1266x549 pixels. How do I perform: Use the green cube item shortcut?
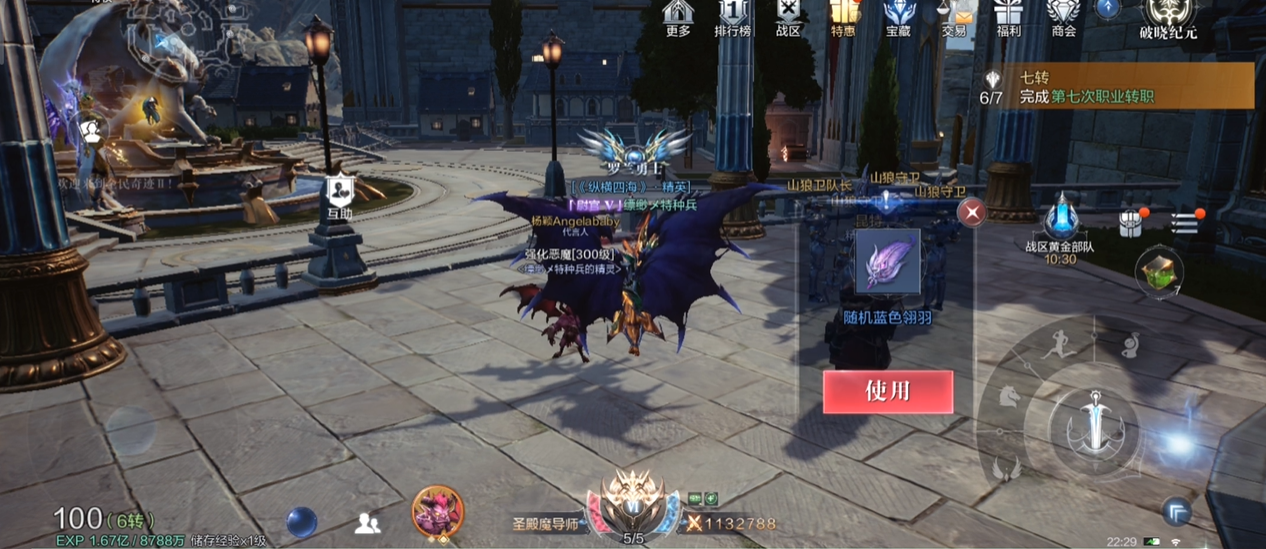pyautogui.click(x=1159, y=270)
